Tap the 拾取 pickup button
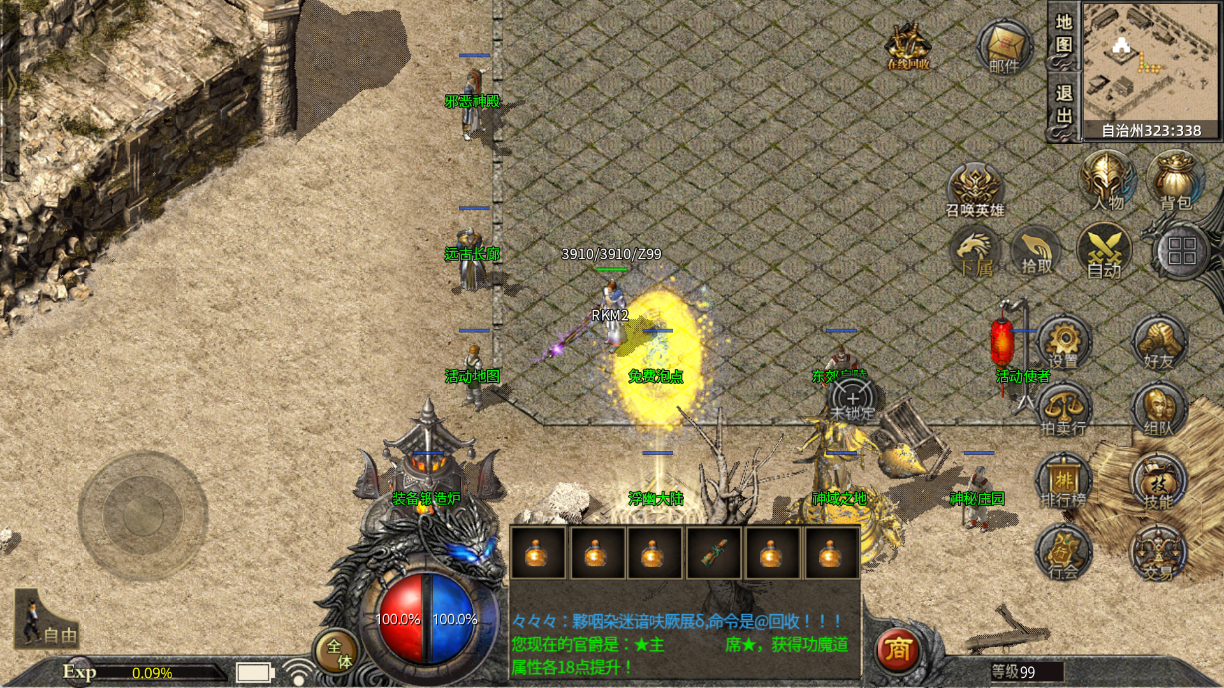1224x688 pixels. (1038, 250)
